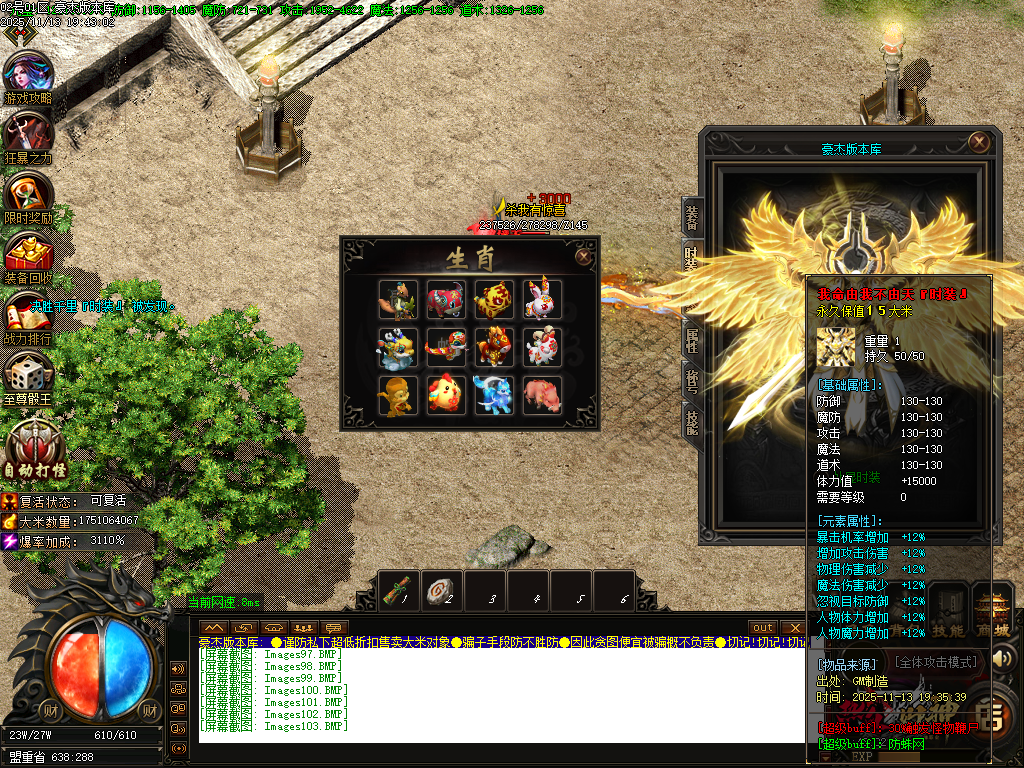Pick the golden monkey zodiac pet
Image resolution: width=1024 pixels, height=768 pixels.
pyautogui.click(x=398, y=395)
